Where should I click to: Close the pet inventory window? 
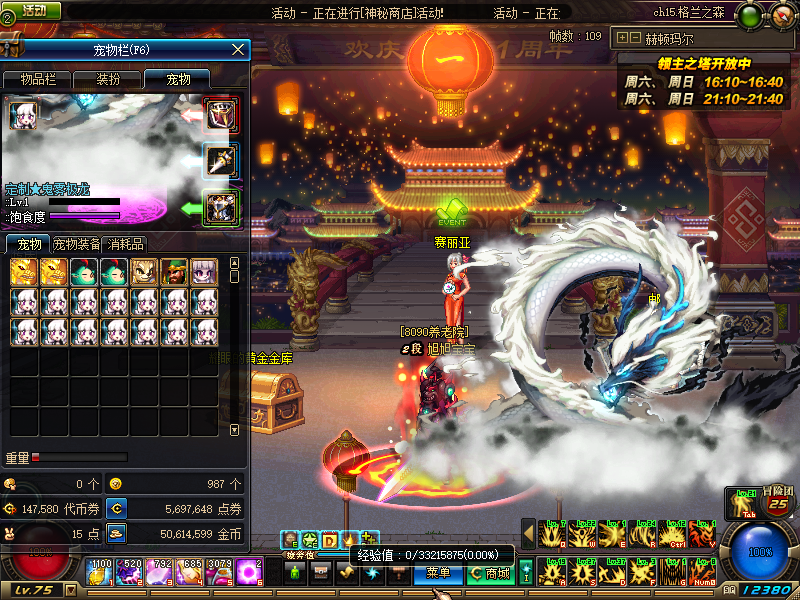(238, 49)
